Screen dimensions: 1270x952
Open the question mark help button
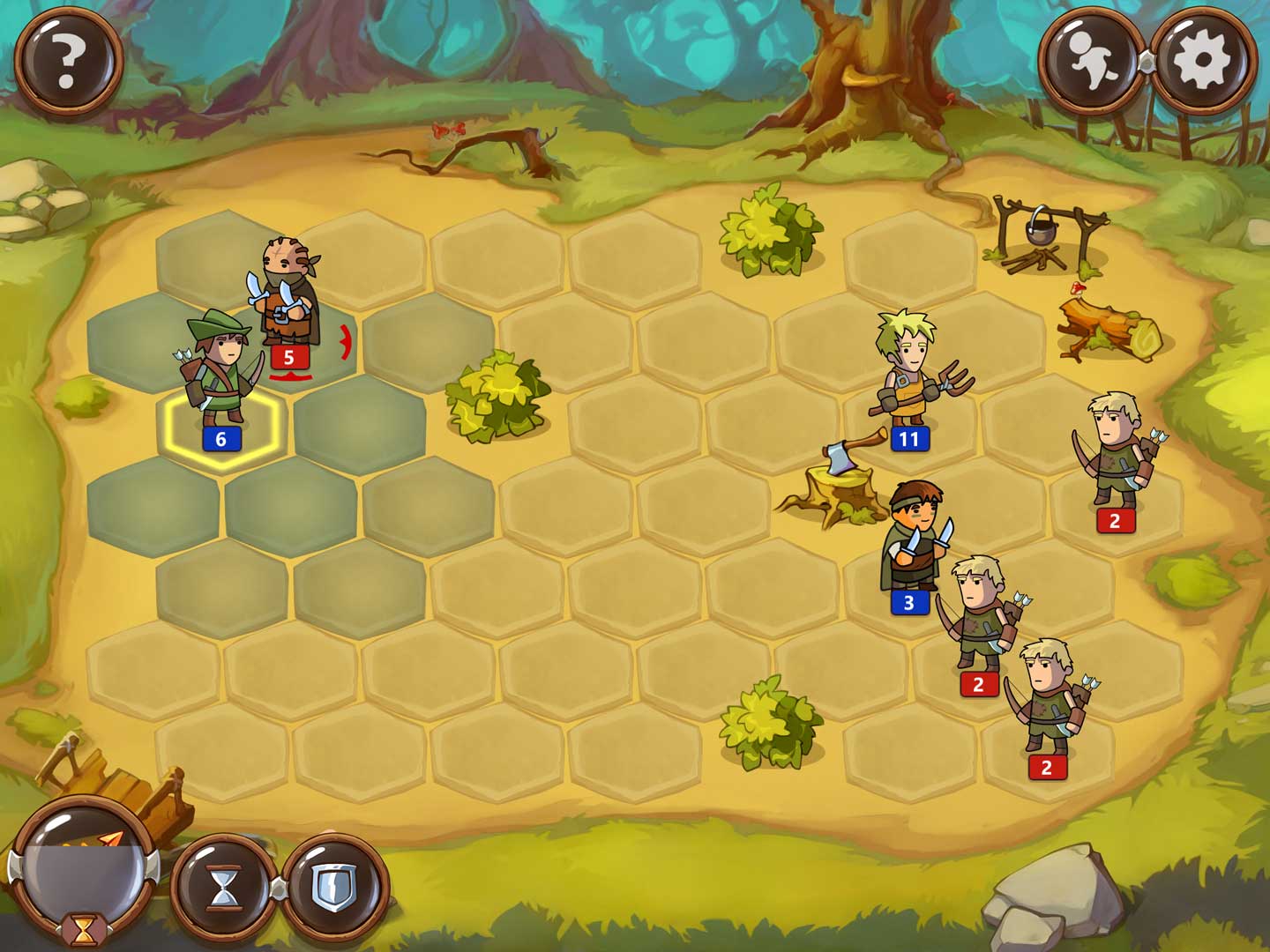[68, 60]
